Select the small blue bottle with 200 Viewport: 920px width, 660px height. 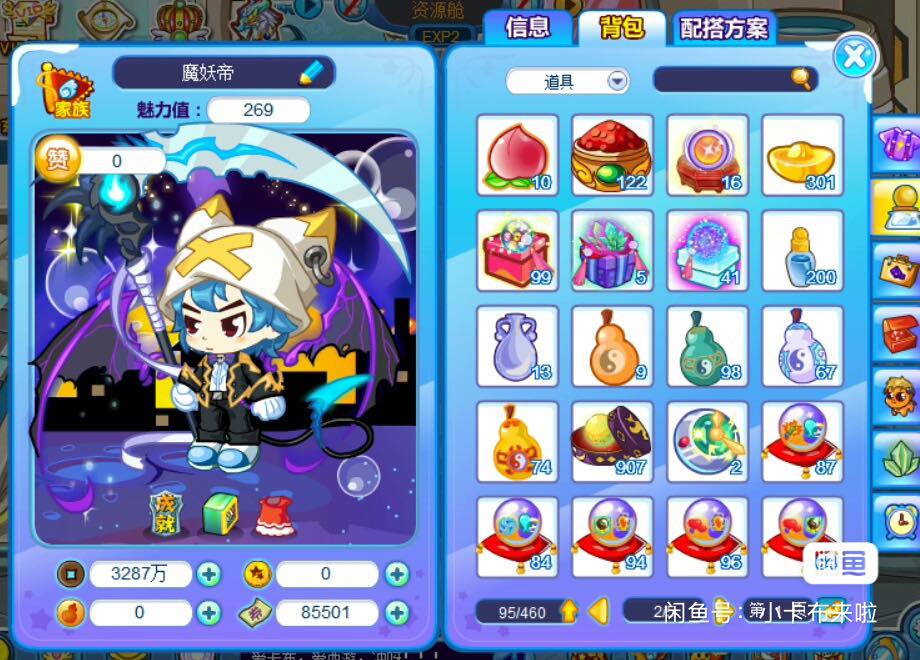802,250
